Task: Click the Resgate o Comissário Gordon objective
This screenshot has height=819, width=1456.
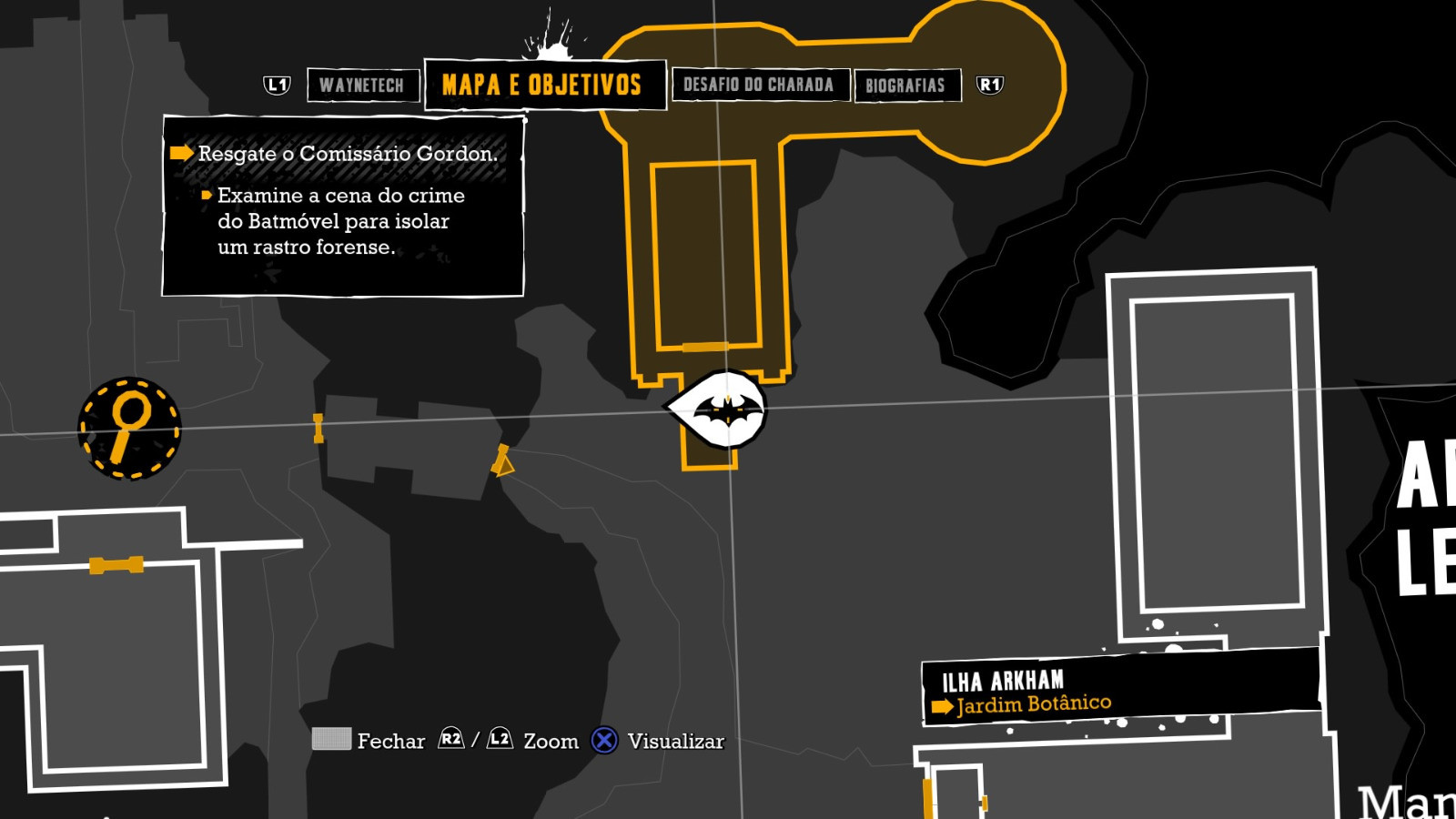Action: coord(347,154)
